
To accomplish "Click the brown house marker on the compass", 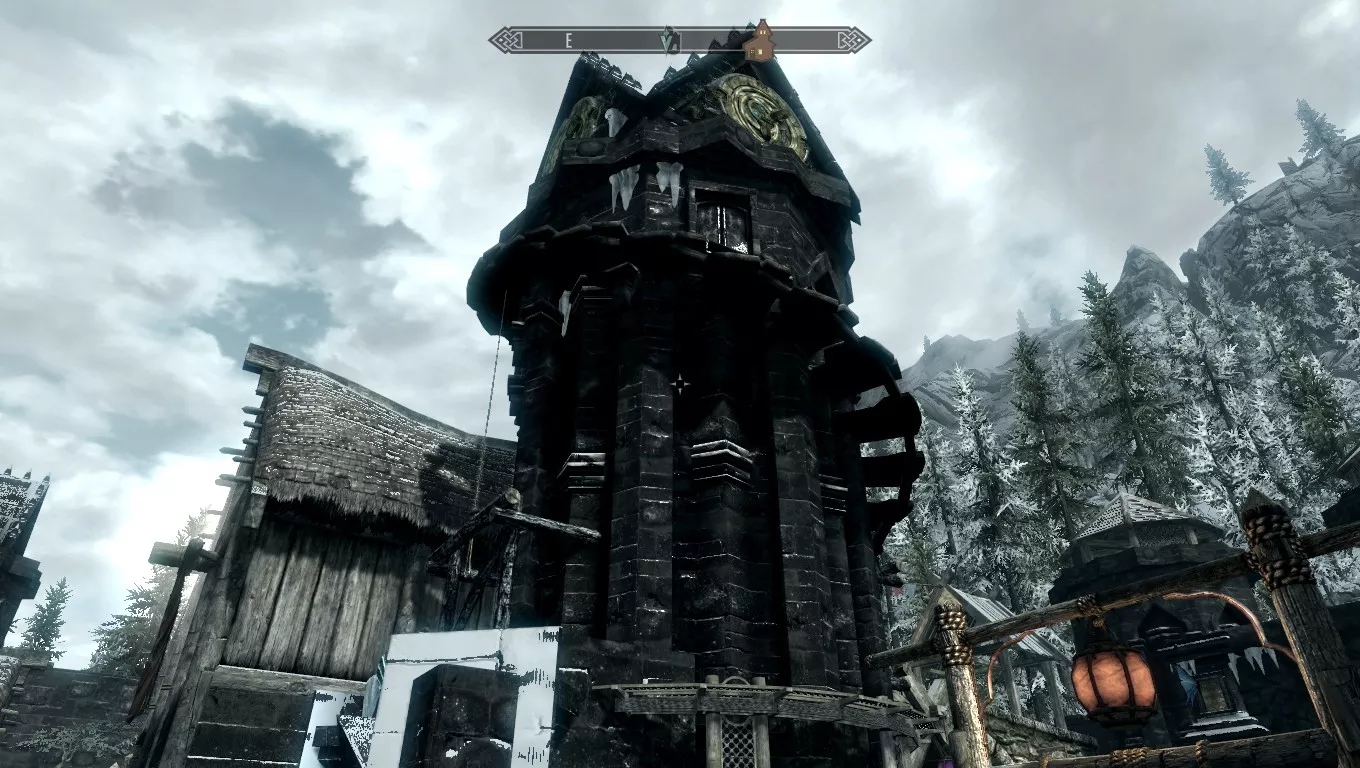I will tap(761, 41).
